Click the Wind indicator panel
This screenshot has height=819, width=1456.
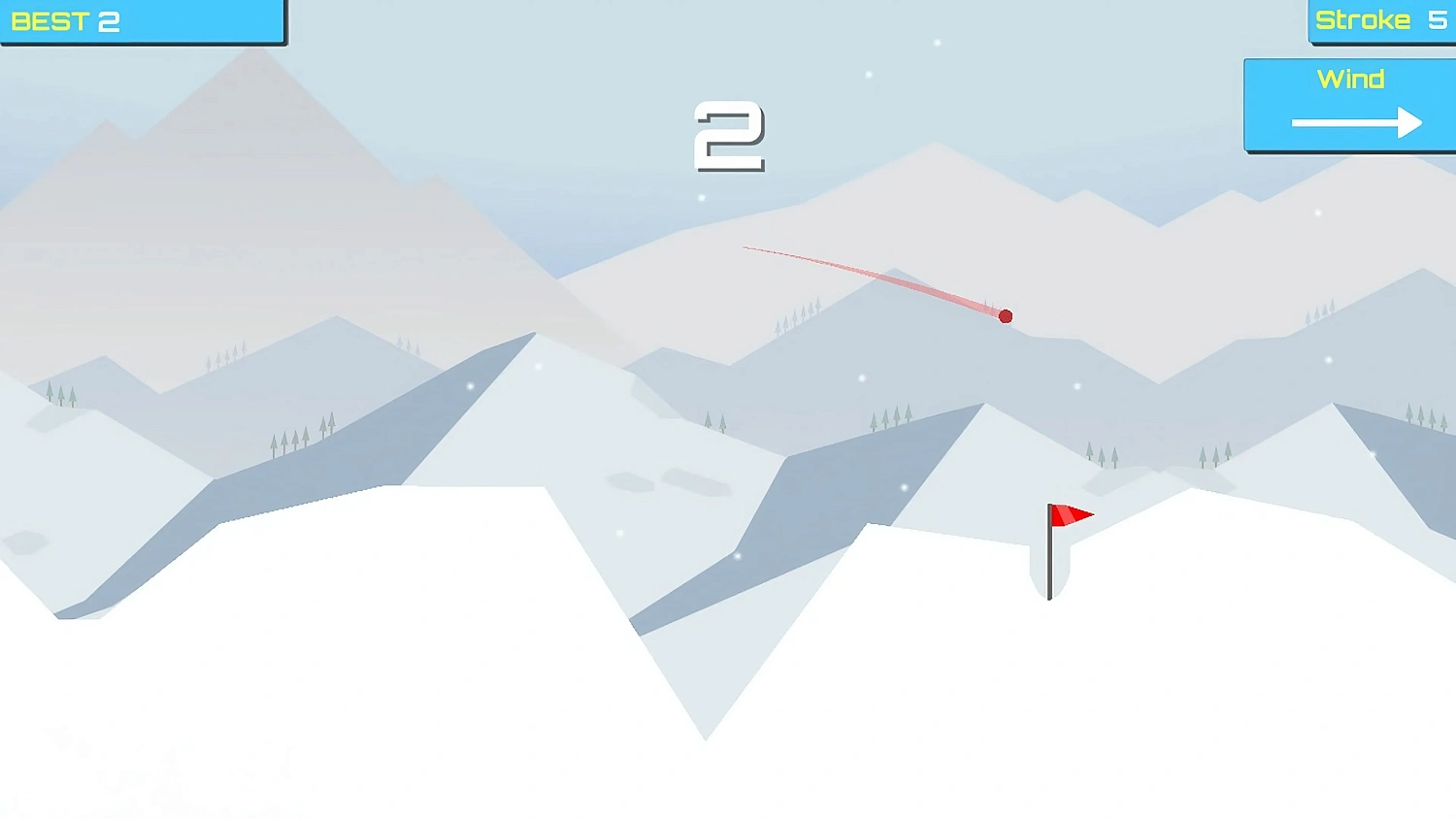pos(1349,102)
